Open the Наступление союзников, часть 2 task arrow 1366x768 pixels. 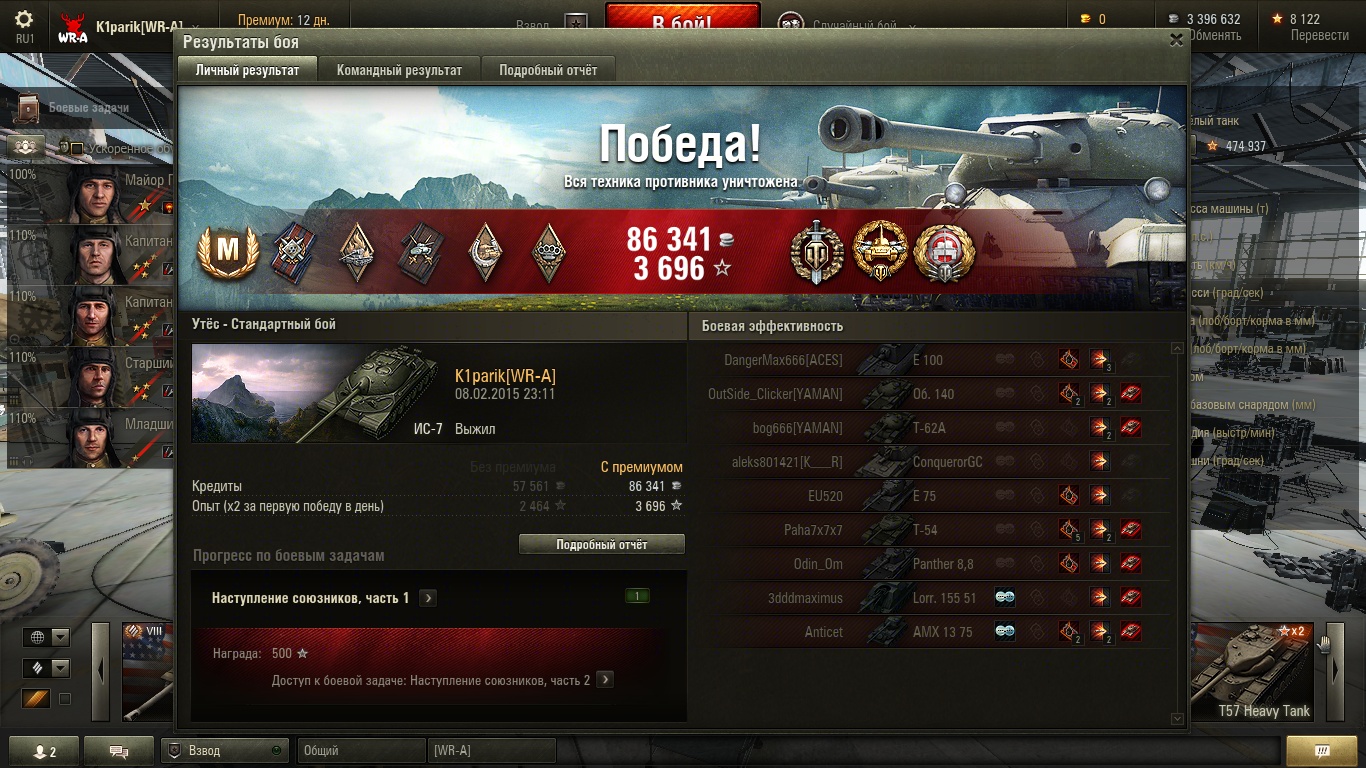tap(604, 680)
